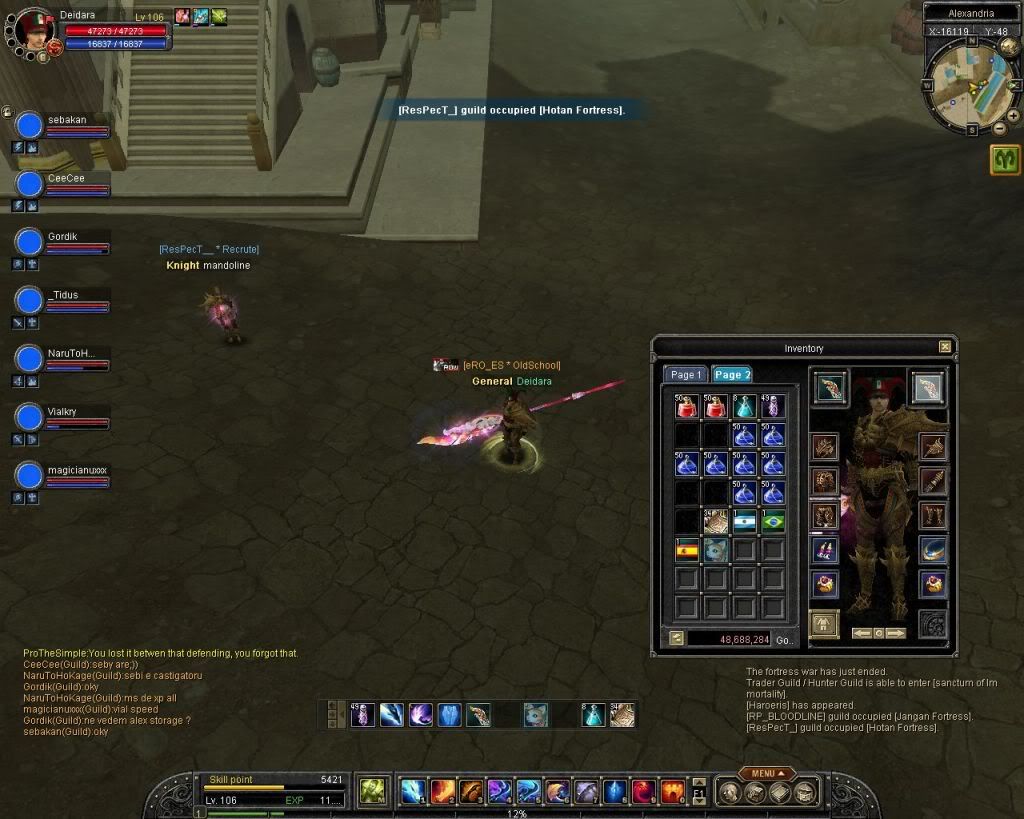Close the Inventory window
Viewport: 1024px width, 819px height.
click(x=945, y=347)
